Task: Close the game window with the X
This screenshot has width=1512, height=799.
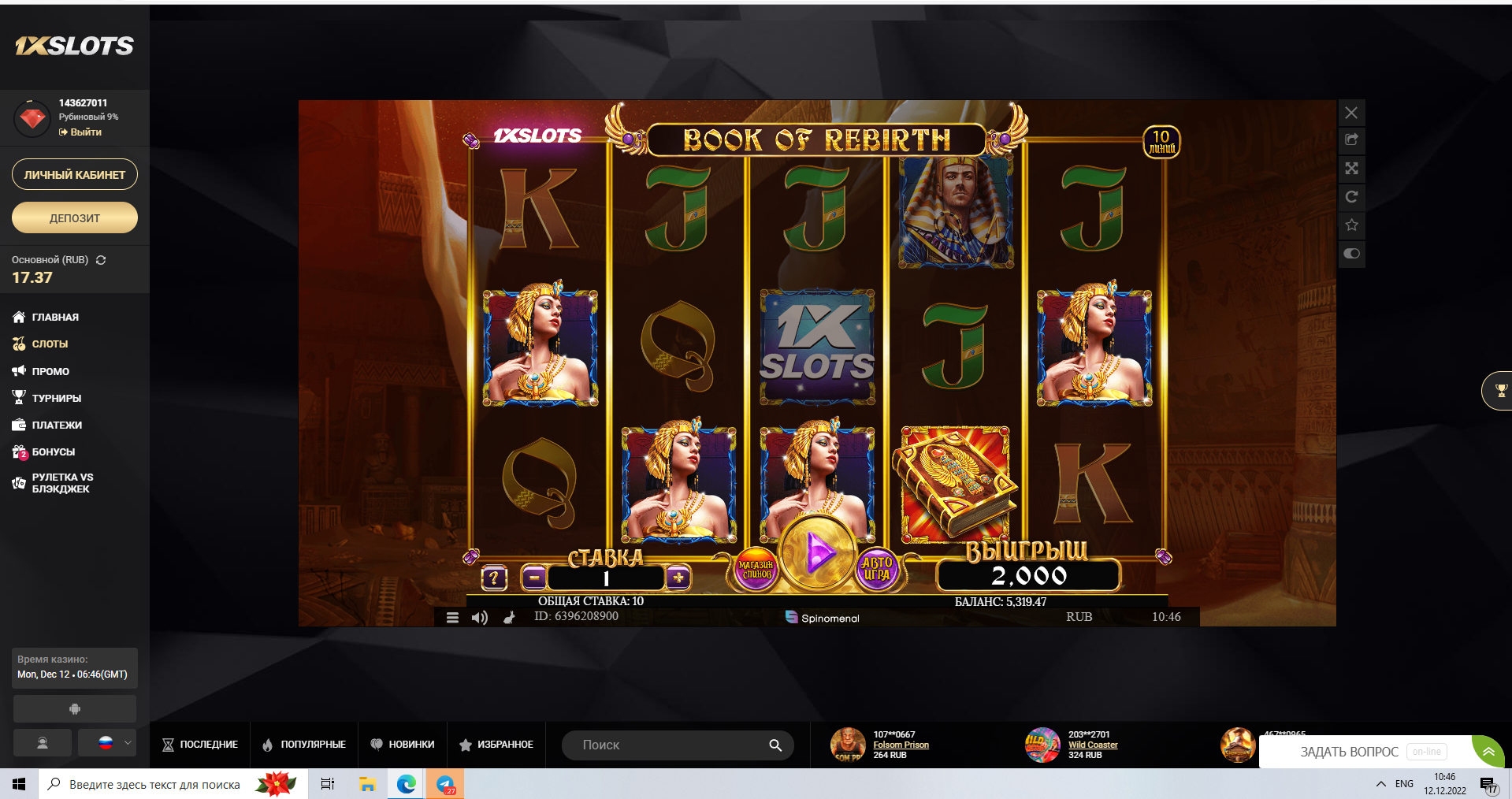Action: (x=1351, y=113)
